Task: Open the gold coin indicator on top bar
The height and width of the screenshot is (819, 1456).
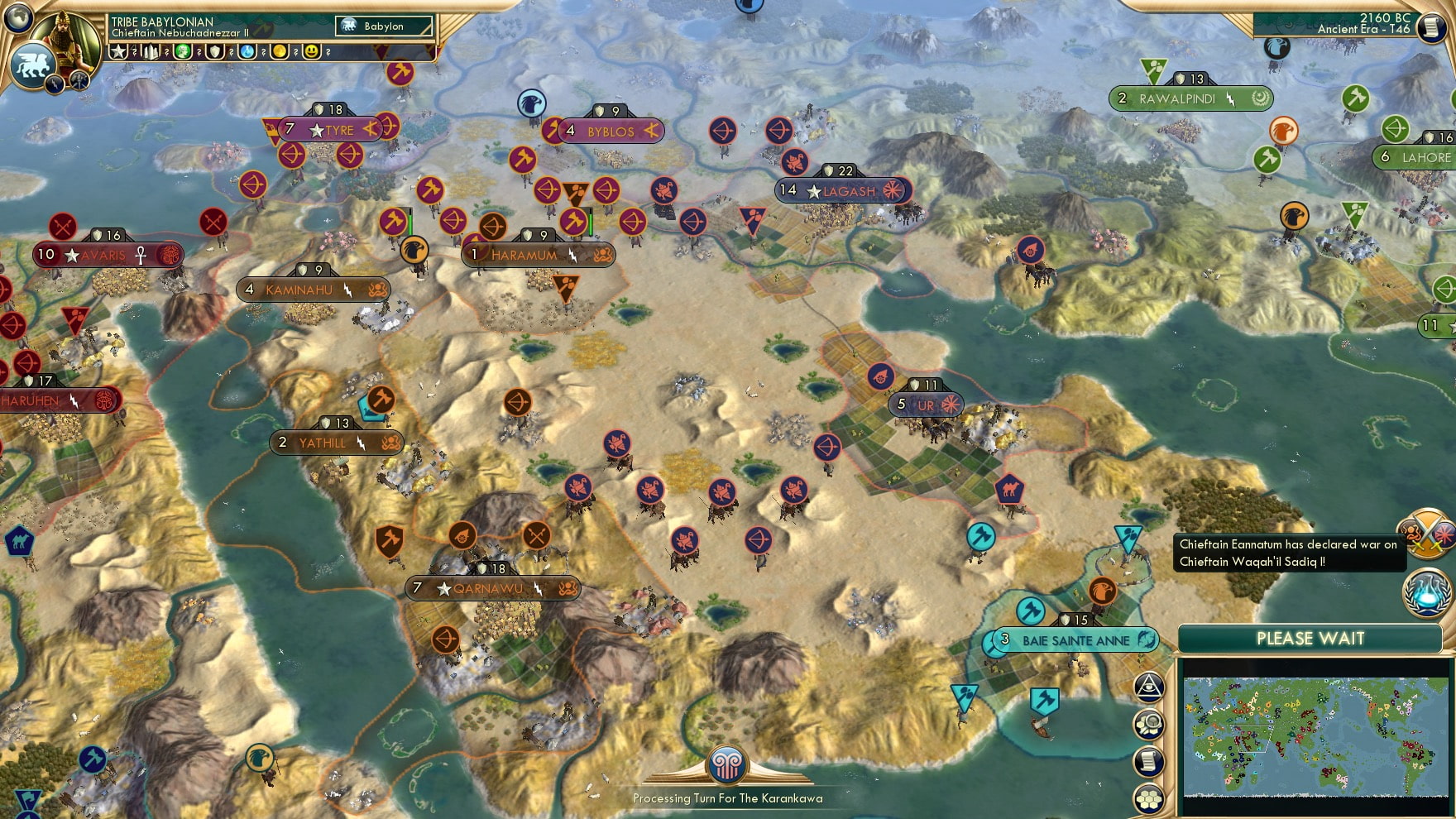Action: (281, 51)
